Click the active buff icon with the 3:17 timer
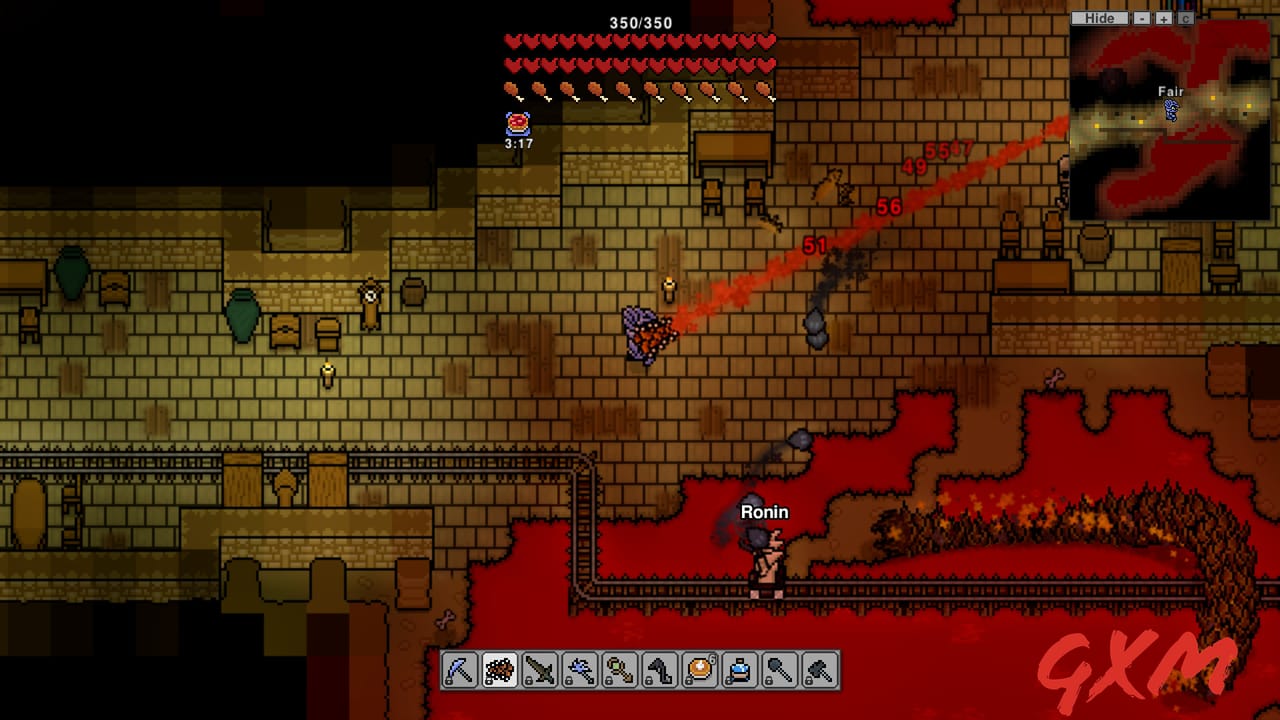 click(x=516, y=125)
